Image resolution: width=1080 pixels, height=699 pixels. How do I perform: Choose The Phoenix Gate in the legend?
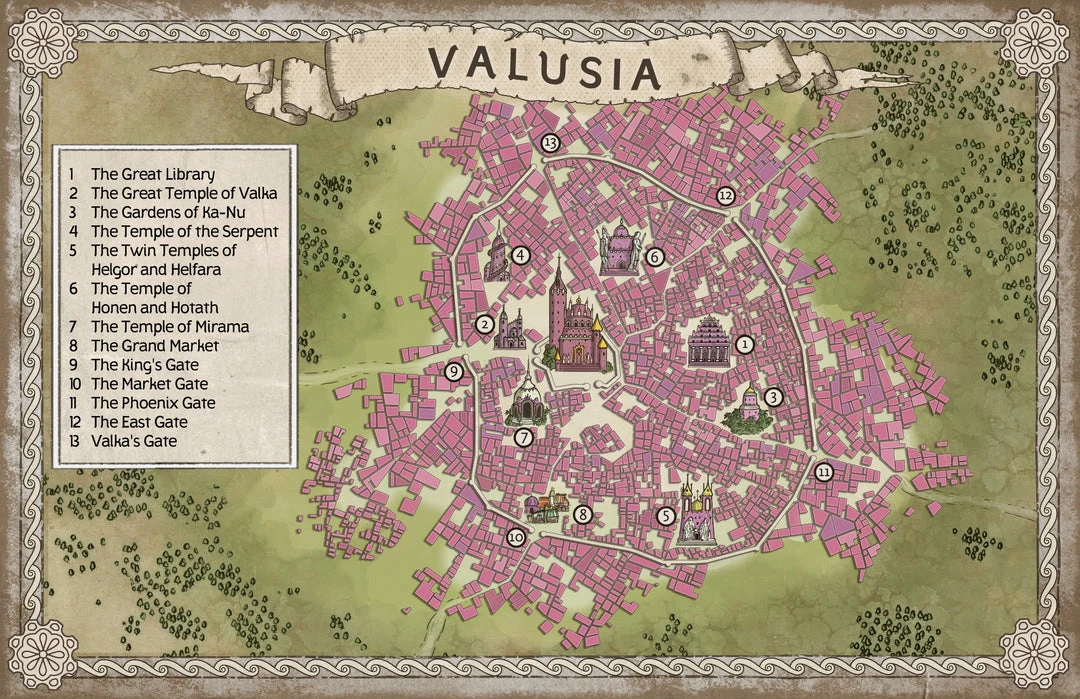pos(153,403)
